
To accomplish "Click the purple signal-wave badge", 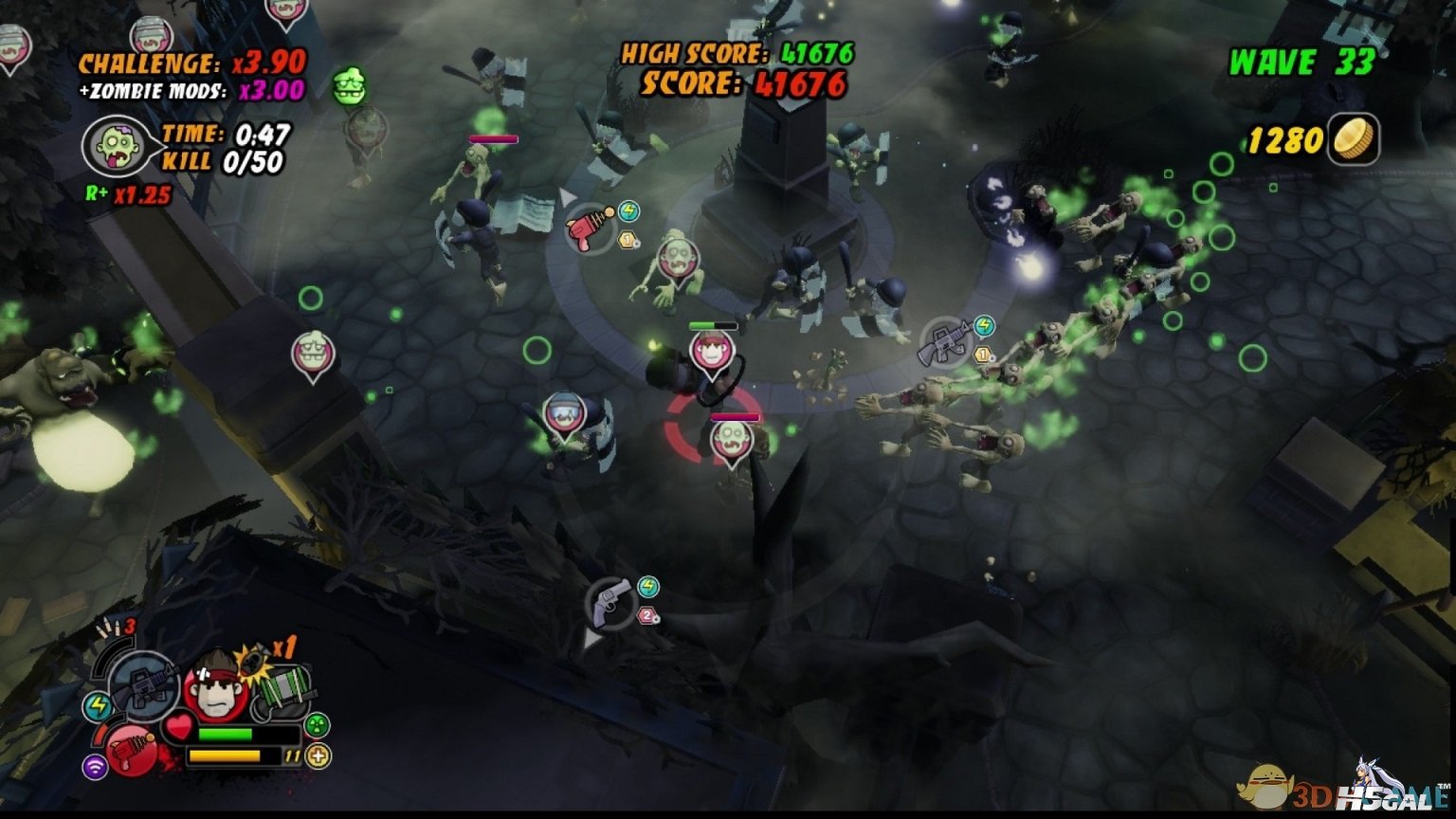I will pos(95,767).
